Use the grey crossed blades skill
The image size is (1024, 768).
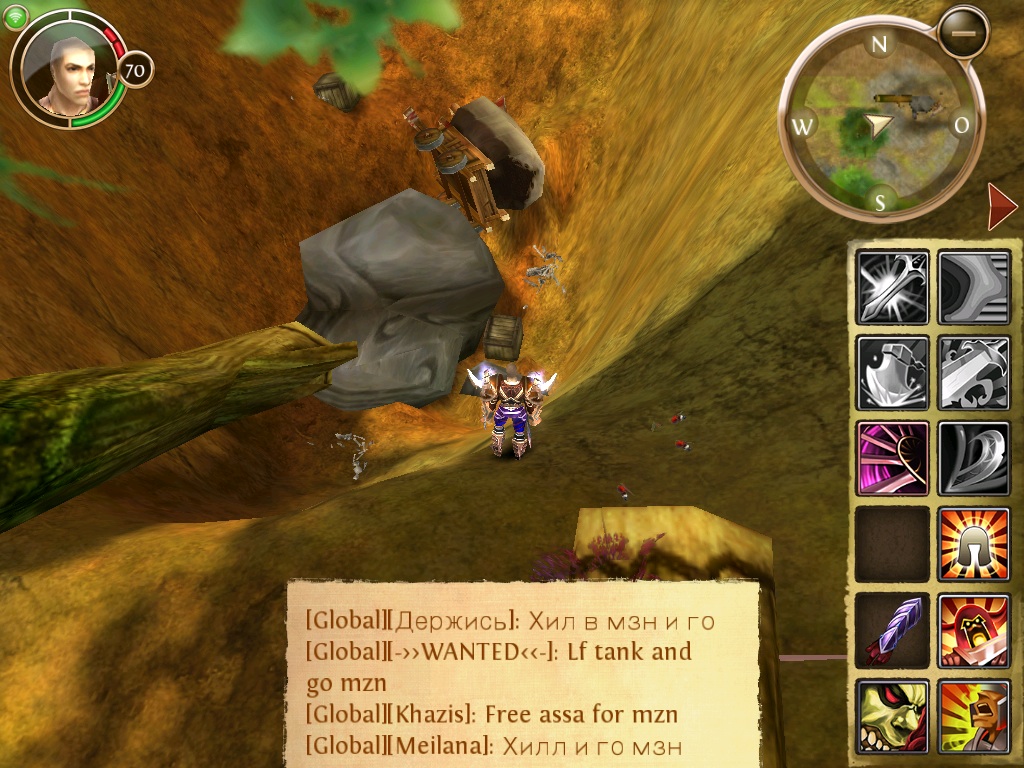pyautogui.click(x=974, y=373)
